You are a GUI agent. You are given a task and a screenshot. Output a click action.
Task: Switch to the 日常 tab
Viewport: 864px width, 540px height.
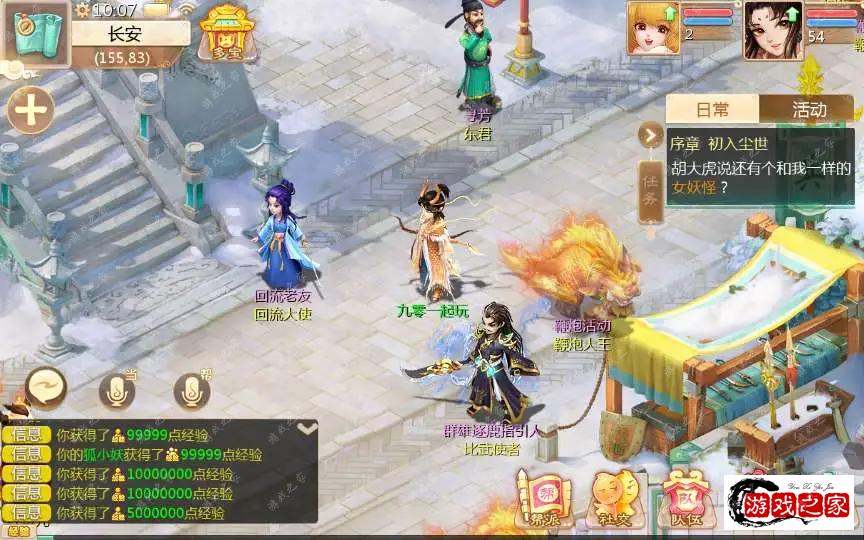[713, 110]
